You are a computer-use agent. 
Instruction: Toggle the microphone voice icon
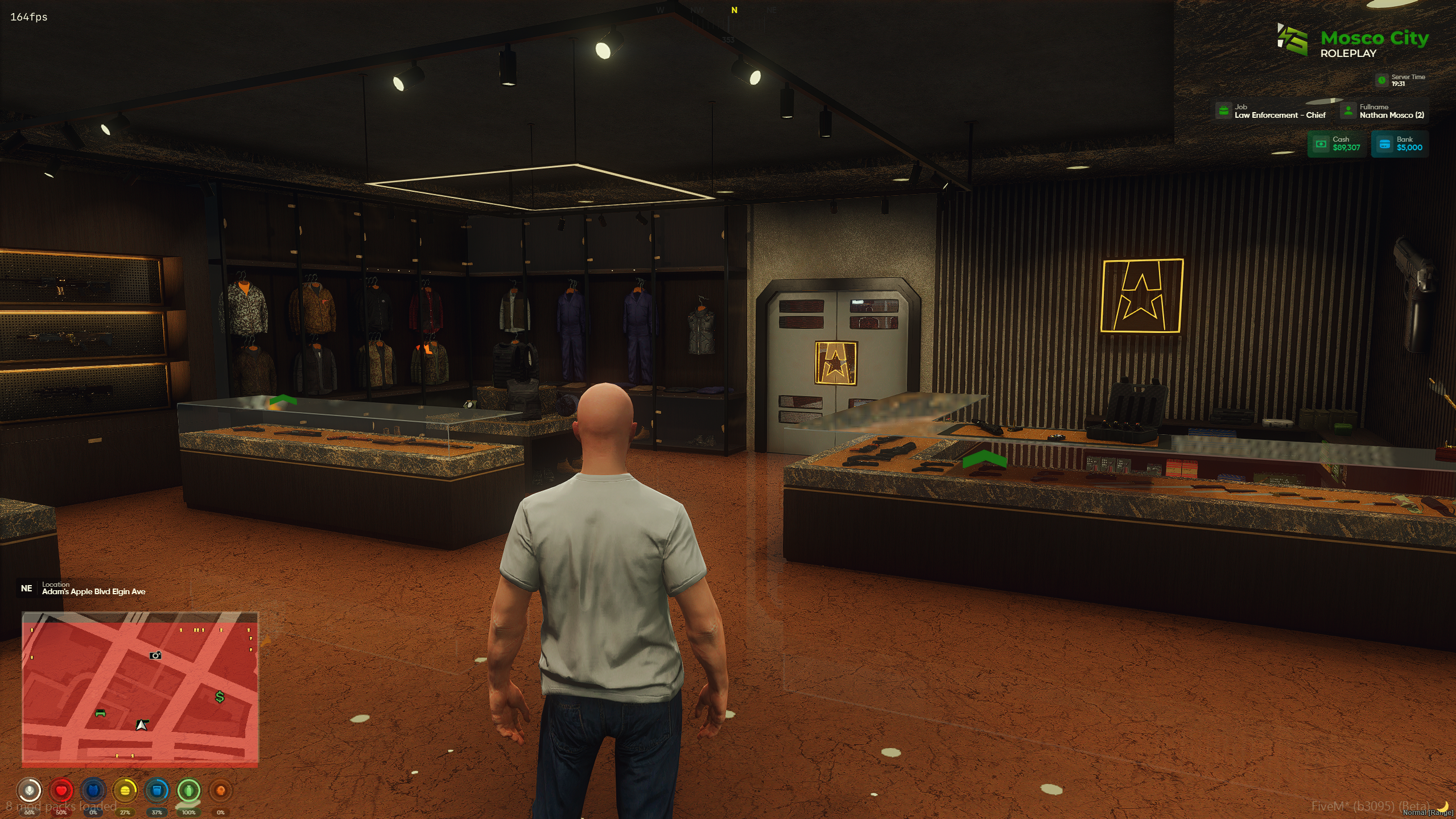29,790
